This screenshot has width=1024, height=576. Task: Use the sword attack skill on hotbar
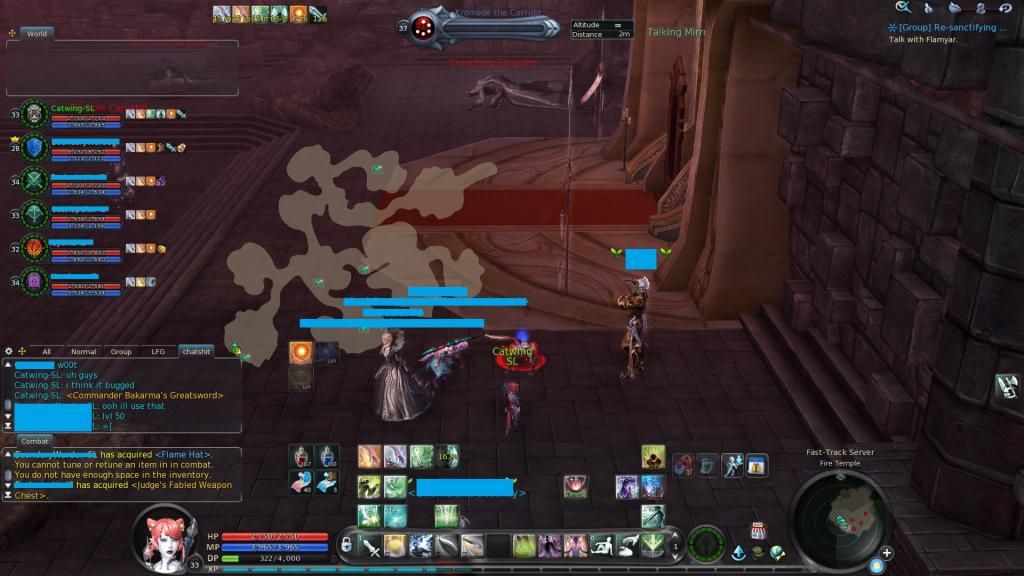point(369,545)
